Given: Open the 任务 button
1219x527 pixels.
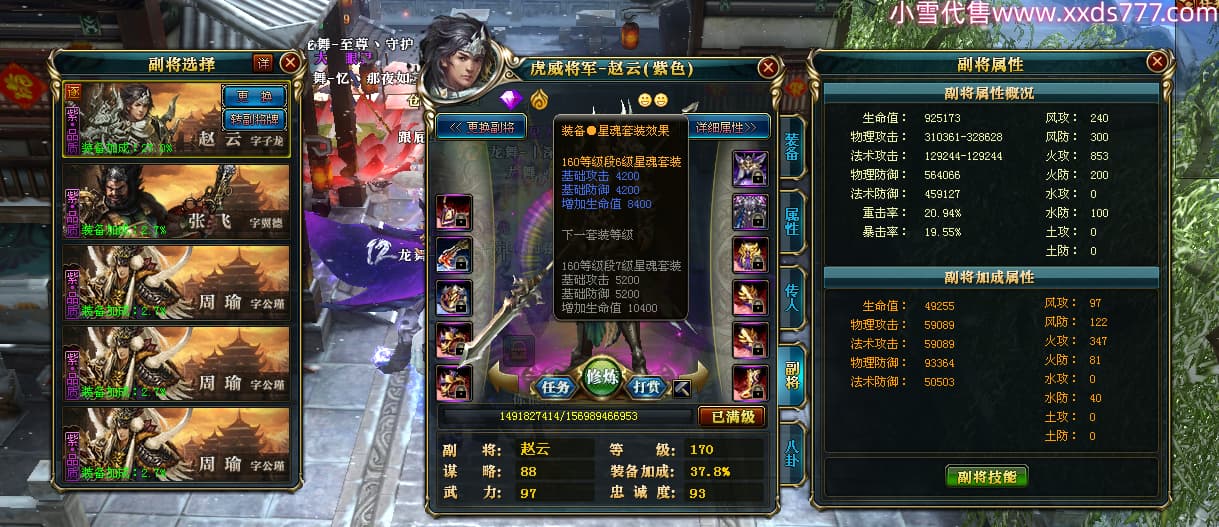Looking at the screenshot, I should coord(555,386).
